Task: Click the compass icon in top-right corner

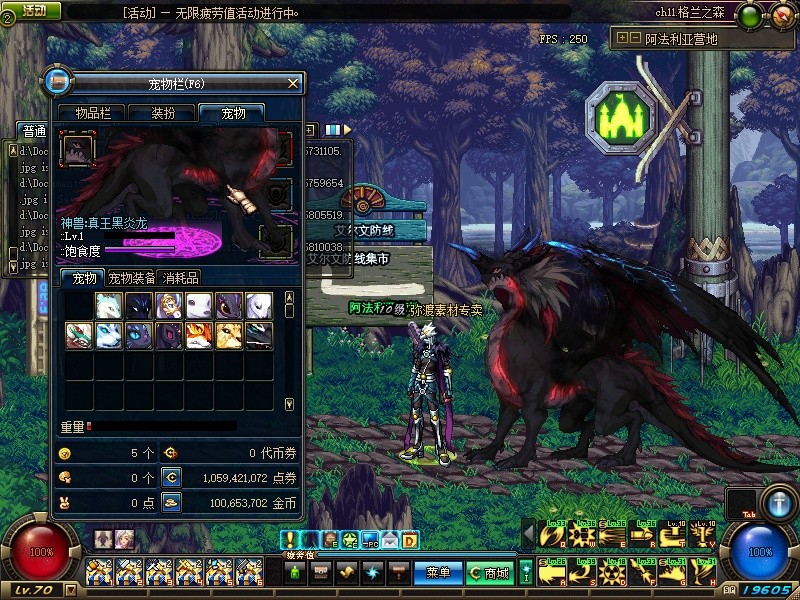Action: pyautogui.click(x=779, y=14)
